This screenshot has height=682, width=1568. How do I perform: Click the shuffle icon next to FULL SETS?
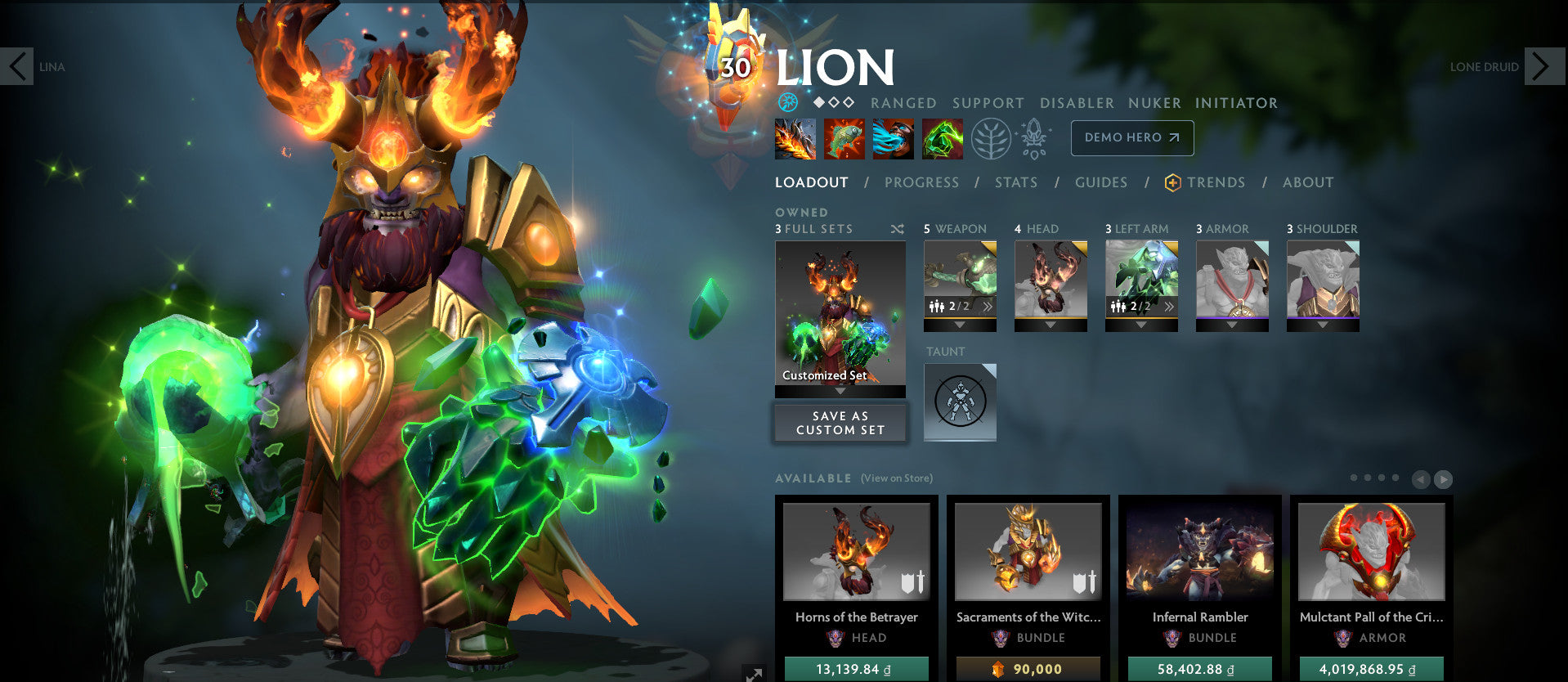[x=896, y=229]
